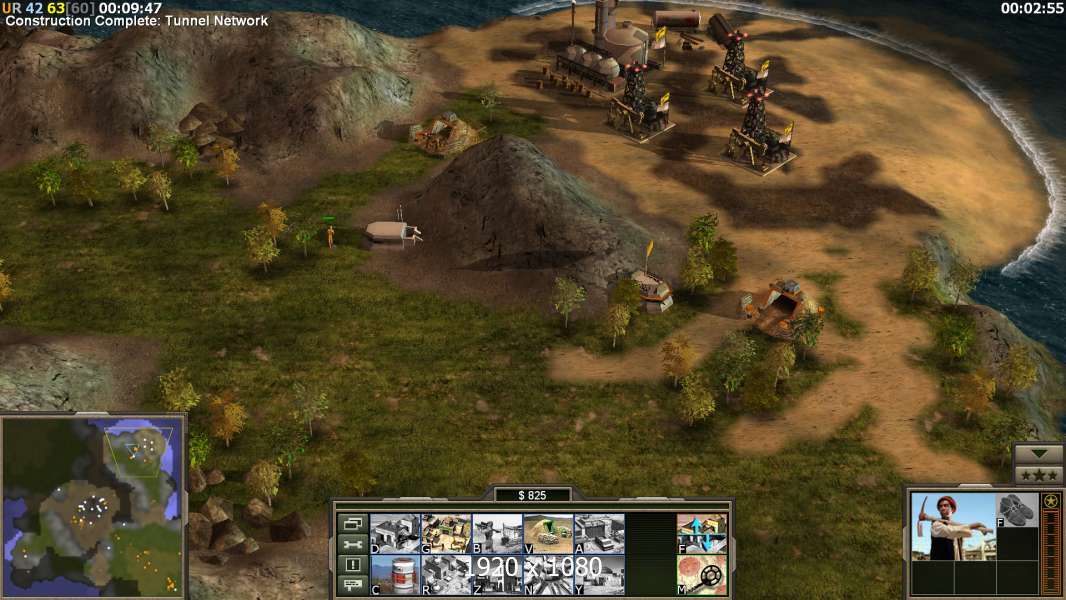Choose the build icon with hotkey Y
Screen dimensions: 1066x600
(599, 574)
